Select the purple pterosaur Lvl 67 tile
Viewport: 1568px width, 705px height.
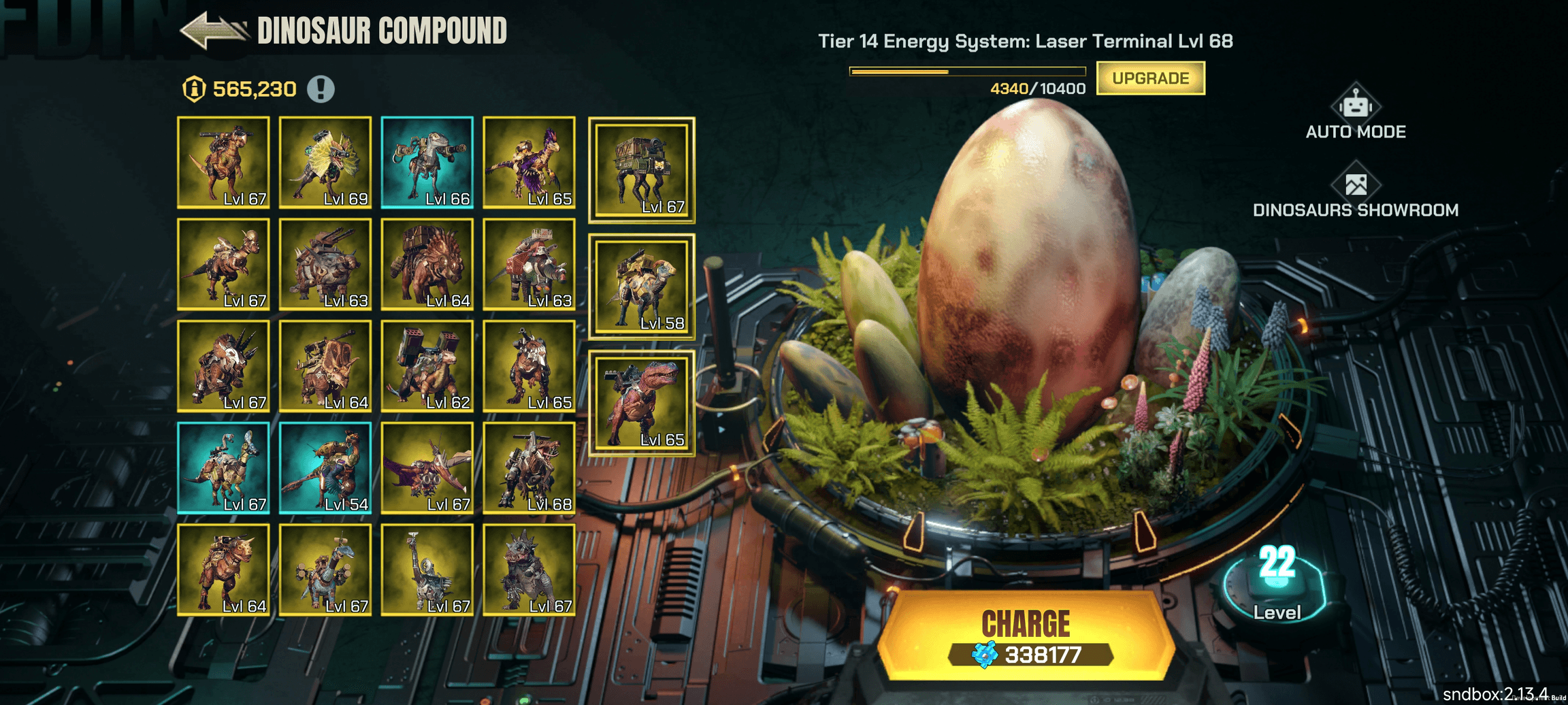[x=427, y=468]
